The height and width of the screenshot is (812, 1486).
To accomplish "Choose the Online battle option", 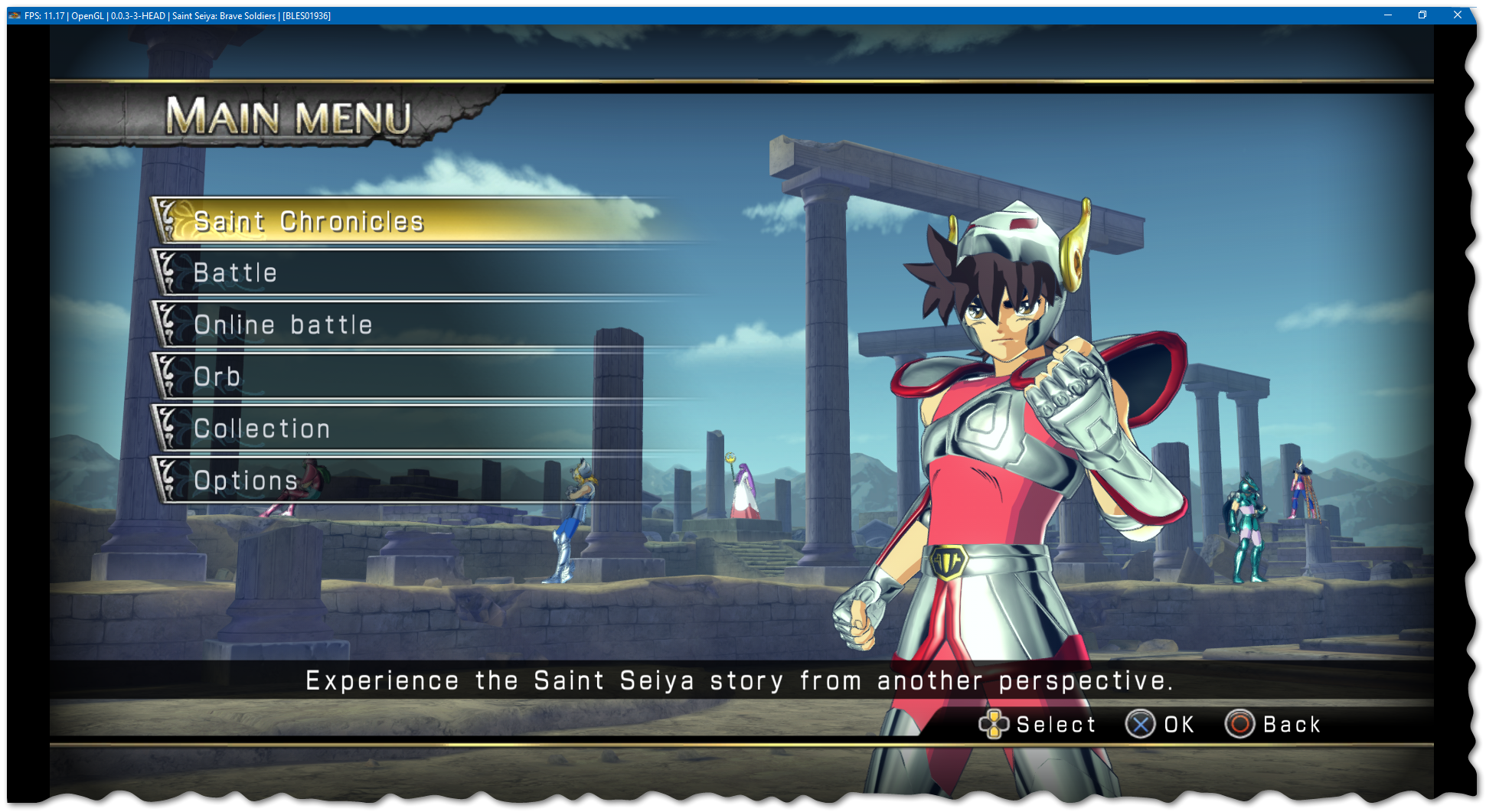I will (283, 325).
